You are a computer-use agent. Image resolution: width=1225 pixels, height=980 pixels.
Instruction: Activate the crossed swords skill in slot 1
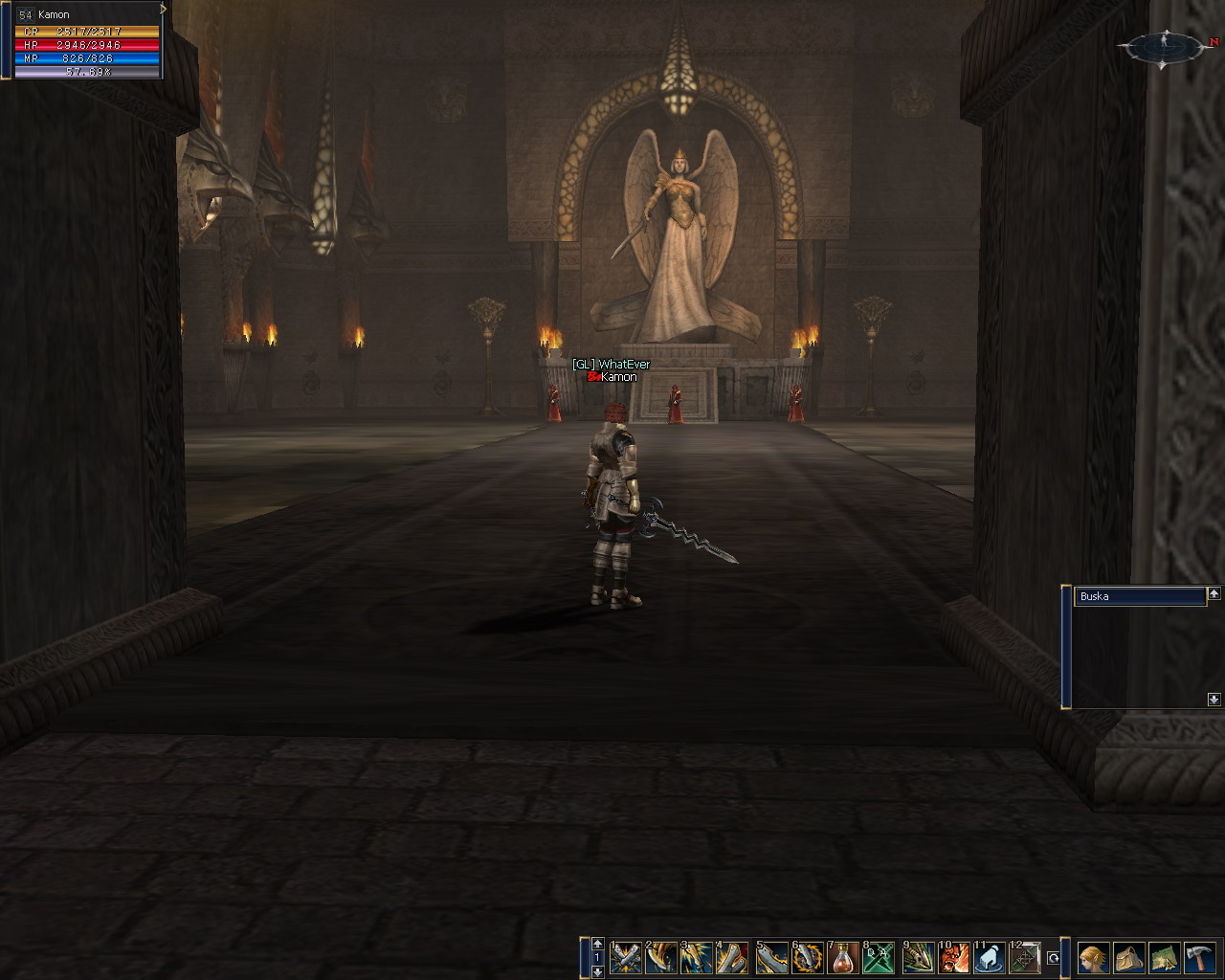tap(626, 957)
